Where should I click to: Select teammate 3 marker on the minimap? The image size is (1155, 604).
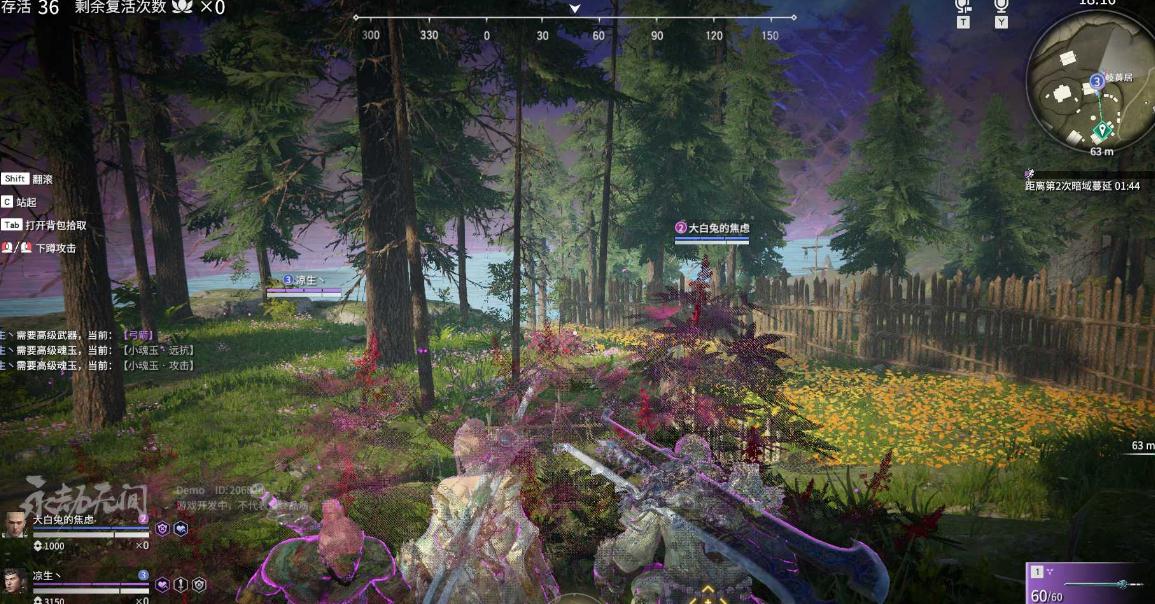click(1097, 80)
